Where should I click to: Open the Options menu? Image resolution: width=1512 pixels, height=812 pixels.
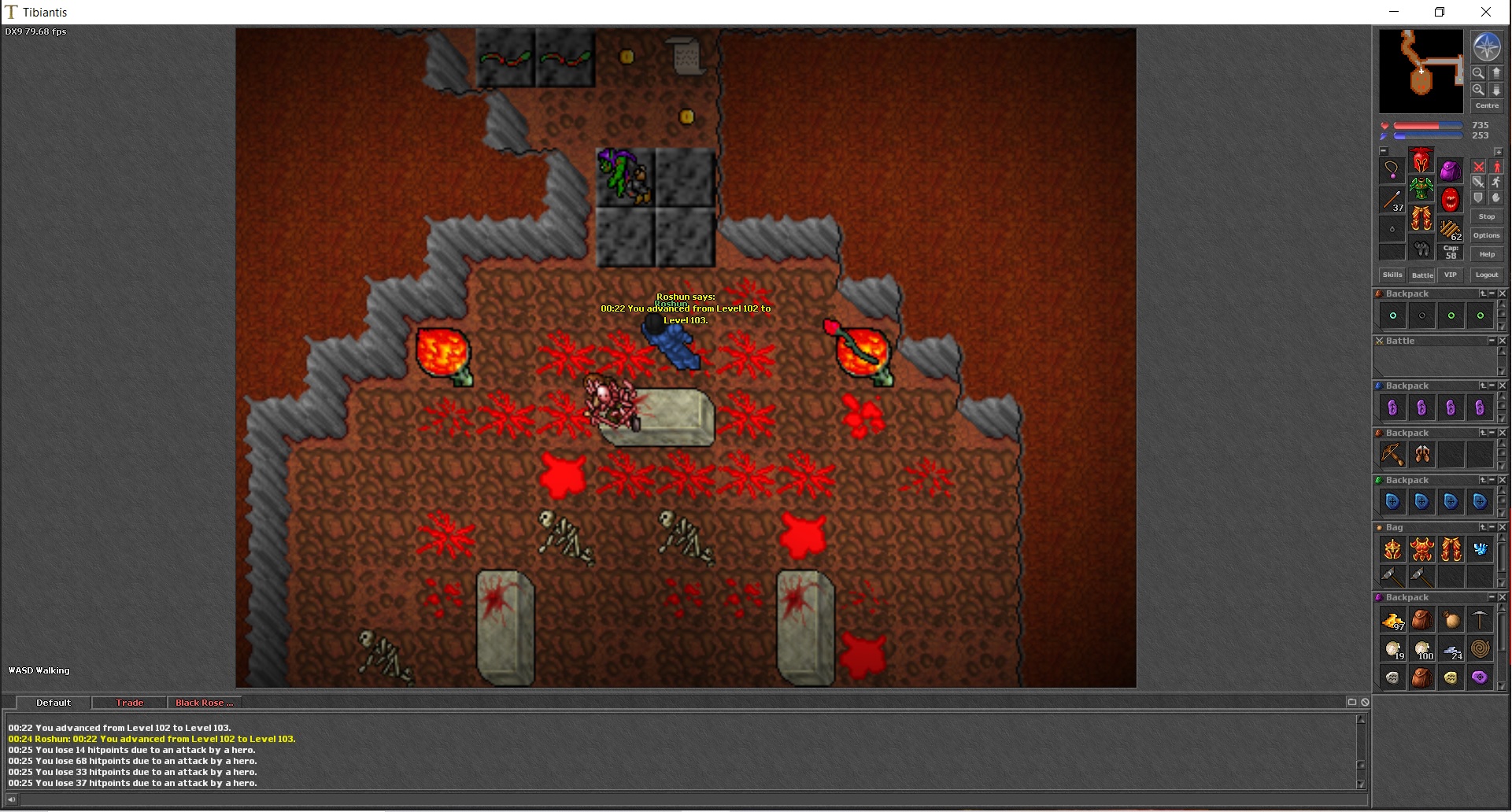pyautogui.click(x=1487, y=235)
